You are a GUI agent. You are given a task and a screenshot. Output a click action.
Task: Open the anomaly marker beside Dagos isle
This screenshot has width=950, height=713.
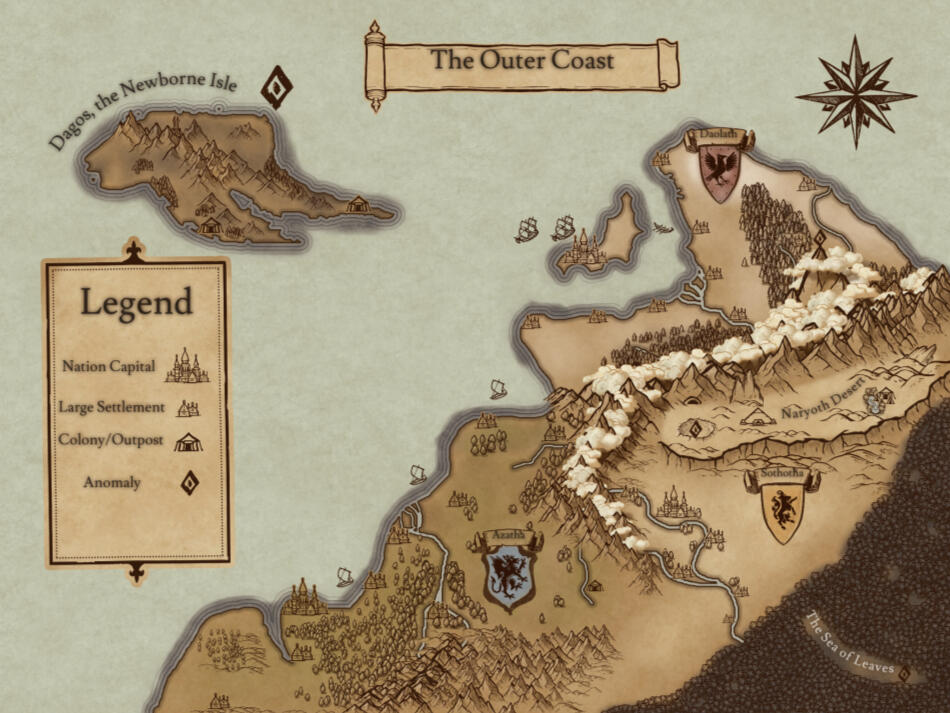pos(275,87)
